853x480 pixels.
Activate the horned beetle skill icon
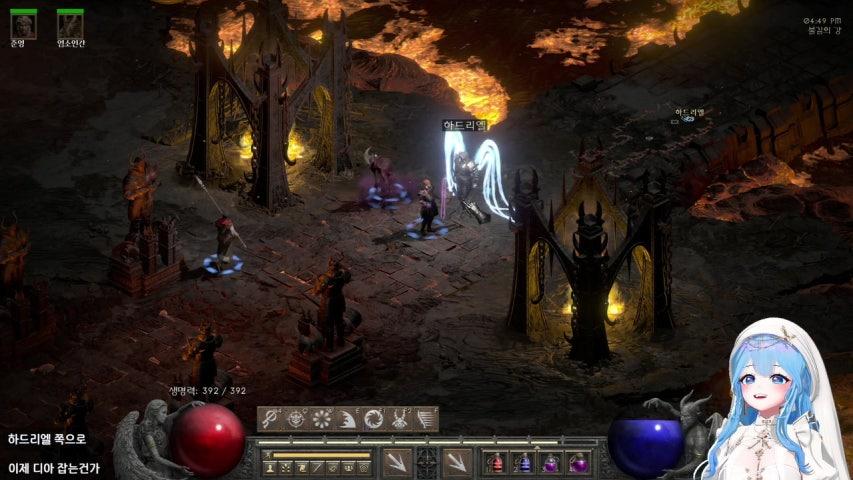[x=400, y=419]
